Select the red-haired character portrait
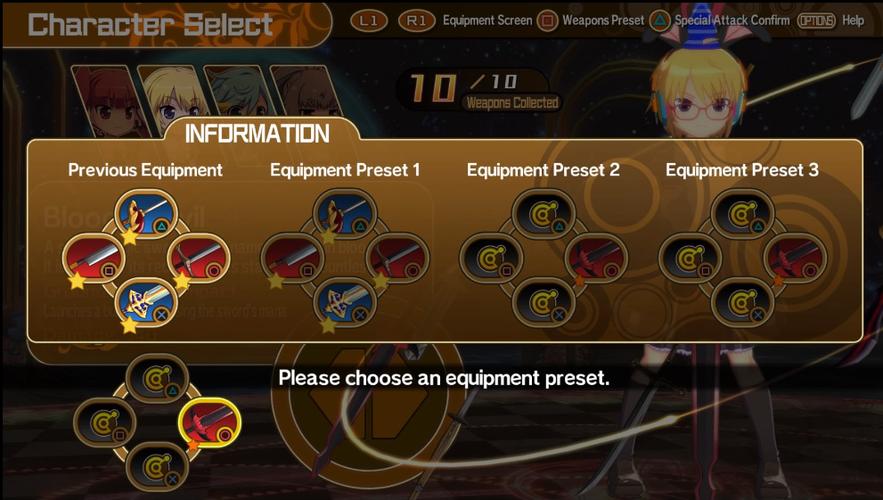The image size is (883, 500). tap(101, 102)
